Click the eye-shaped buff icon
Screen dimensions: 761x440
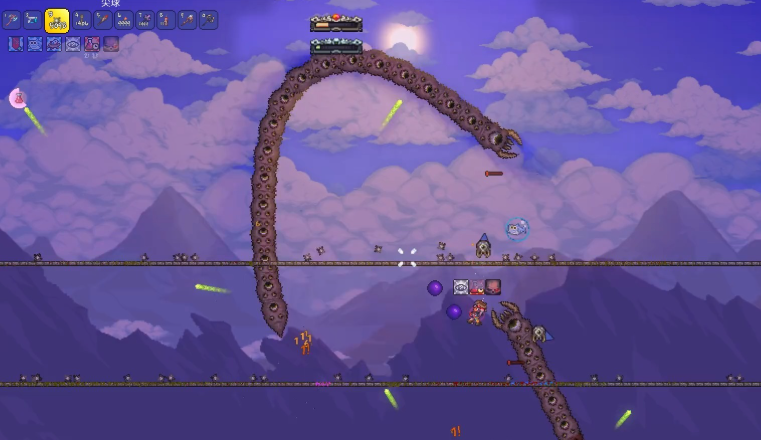pos(73,44)
